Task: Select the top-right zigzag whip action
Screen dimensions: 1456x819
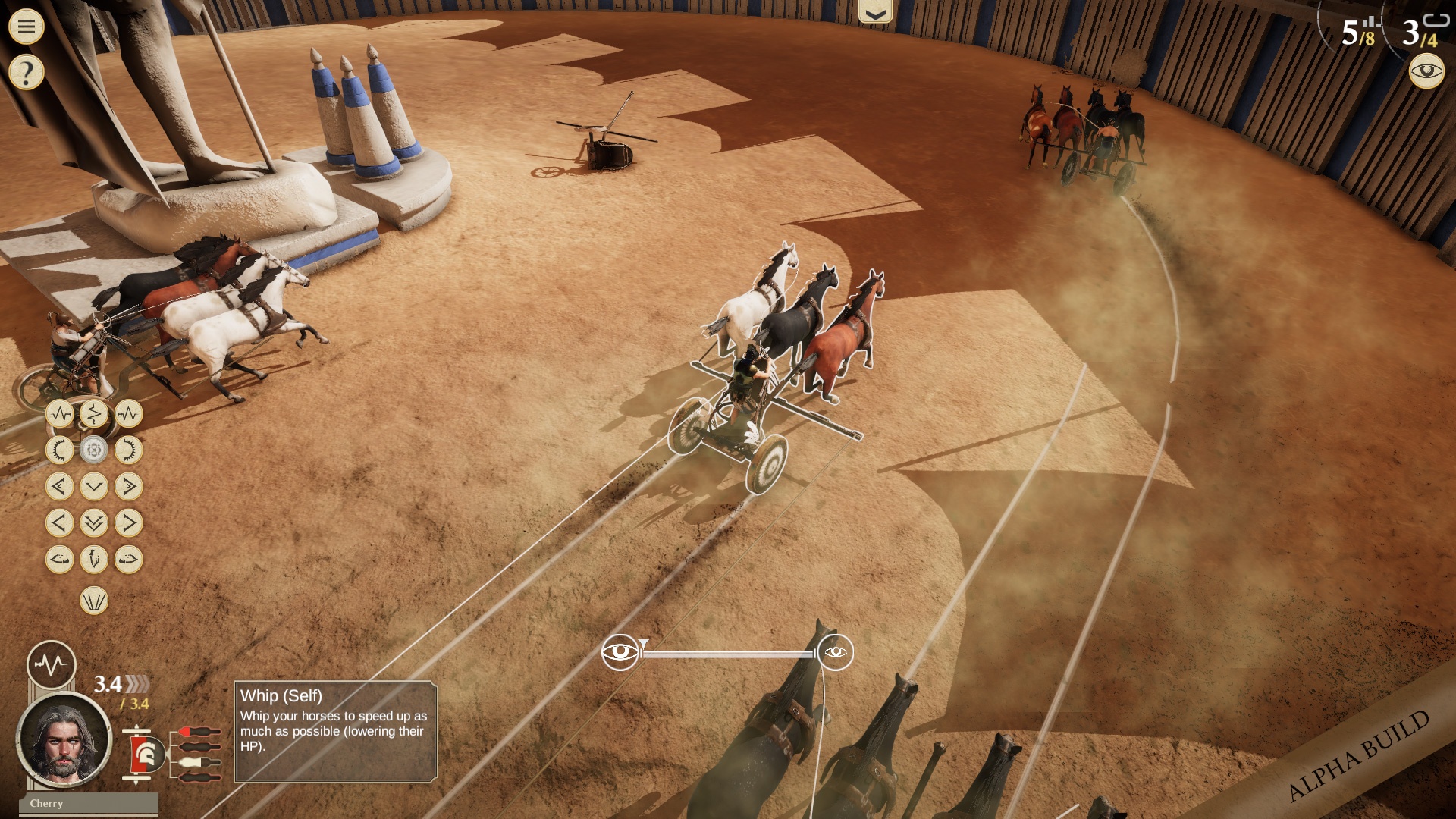Action: point(128,414)
